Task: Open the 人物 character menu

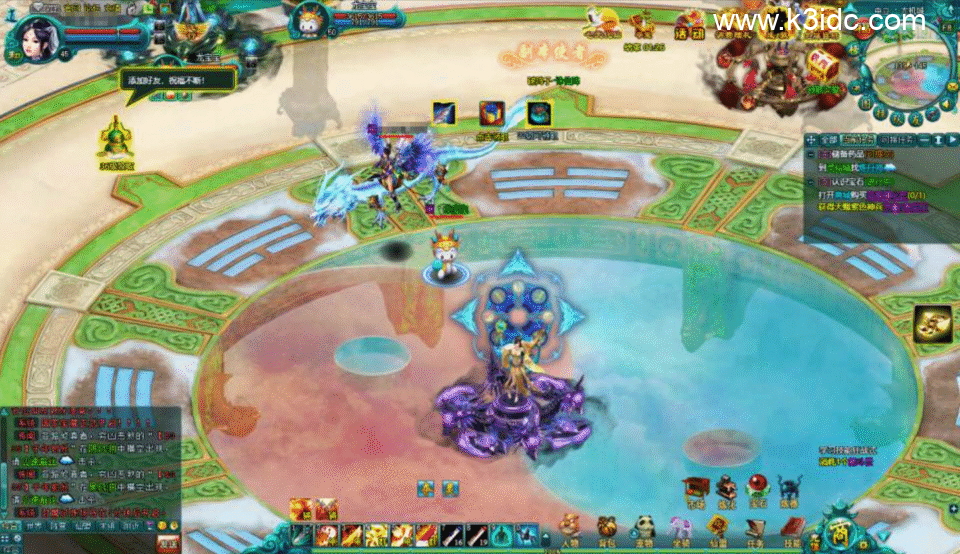Action: pos(570,528)
